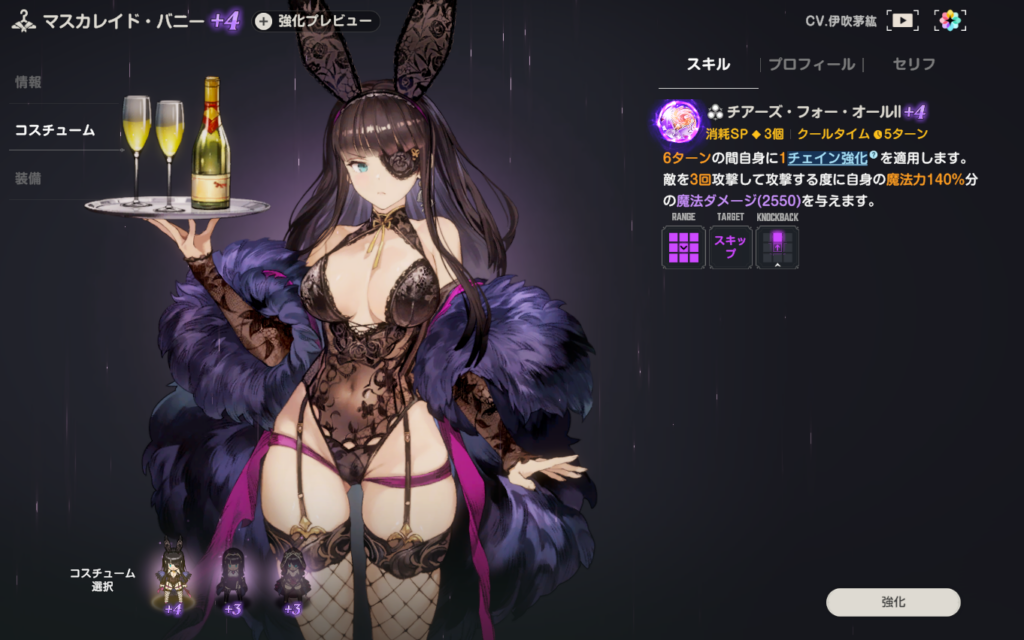Click the チアーズ・フォー・オールII skill icon
Viewport: 1024px width, 640px height.
pyautogui.click(x=680, y=122)
